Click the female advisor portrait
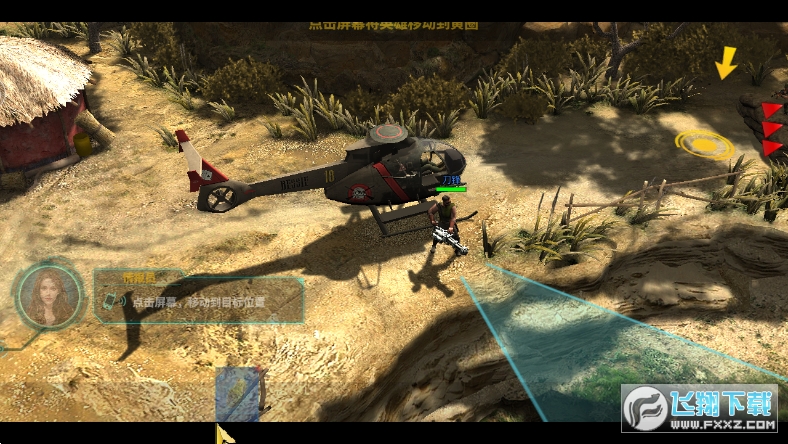The width and height of the screenshot is (788, 444). 49,296
